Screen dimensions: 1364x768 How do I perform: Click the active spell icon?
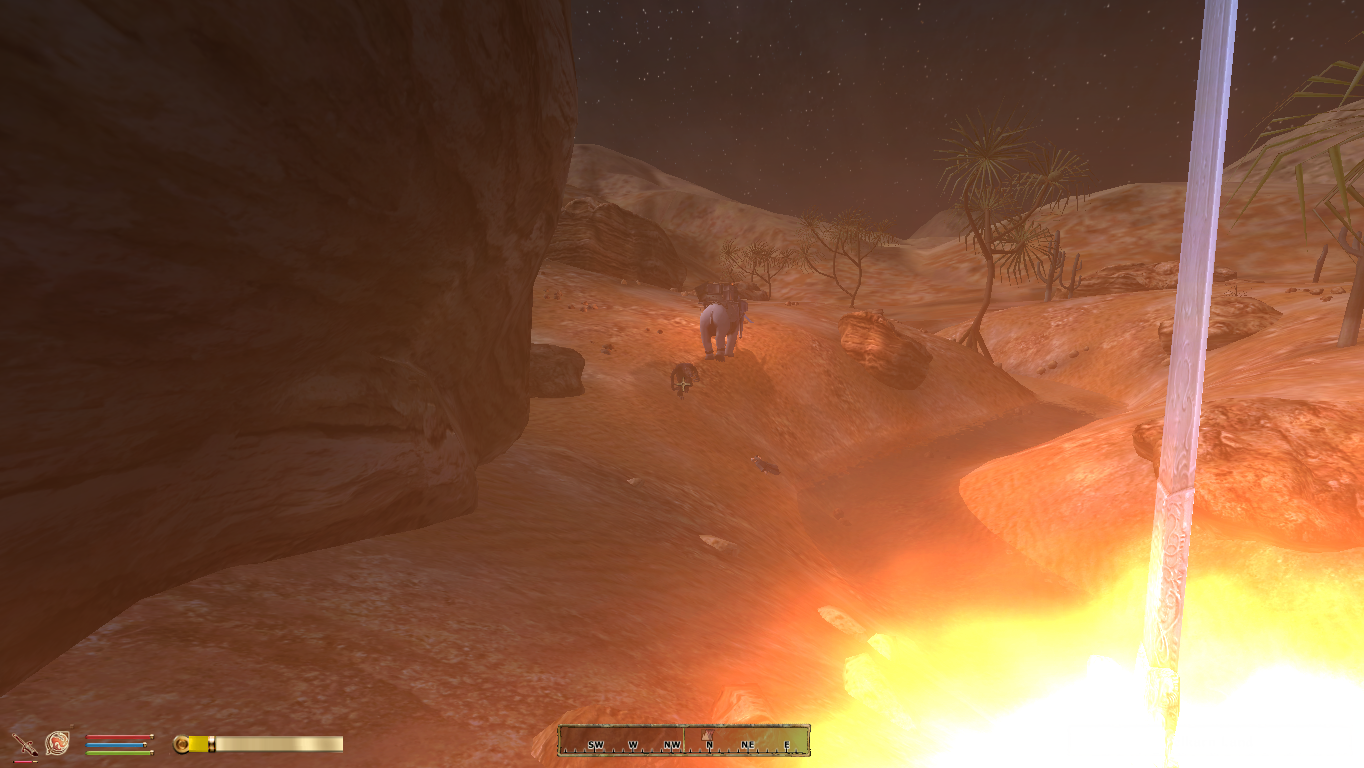click(x=57, y=743)
